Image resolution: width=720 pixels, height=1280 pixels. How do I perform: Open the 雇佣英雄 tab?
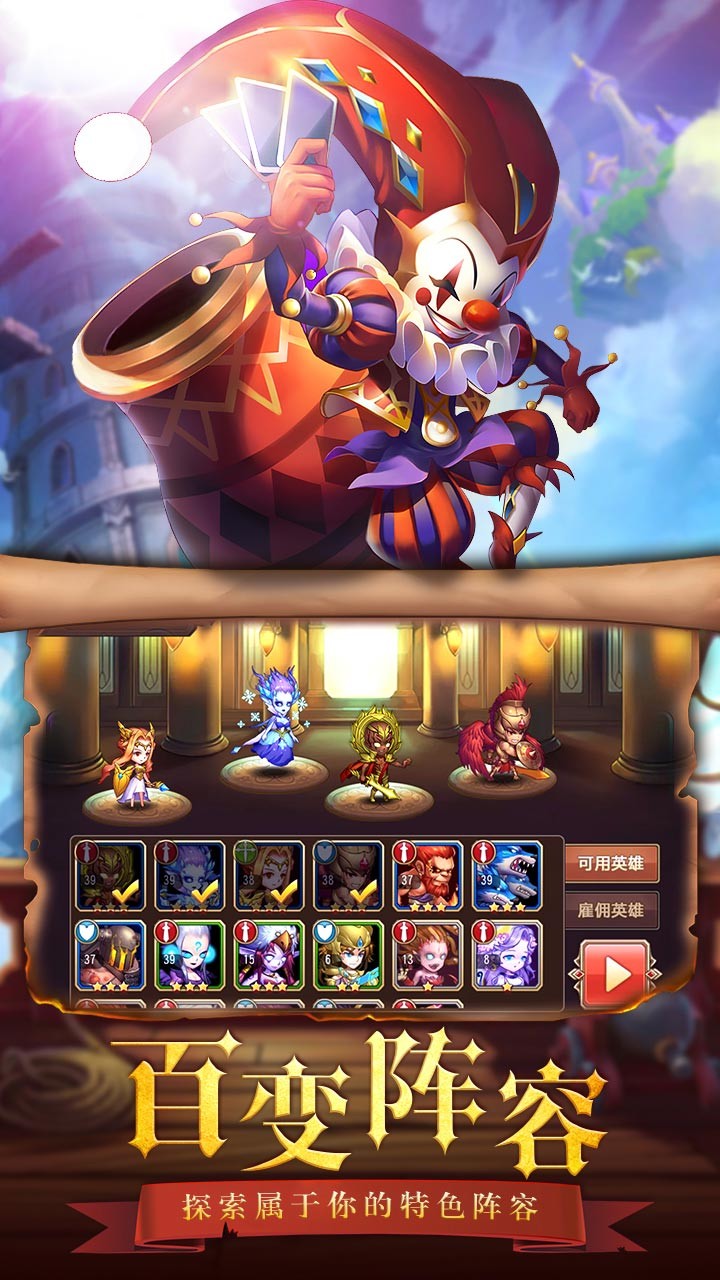(x=612, y=911)
